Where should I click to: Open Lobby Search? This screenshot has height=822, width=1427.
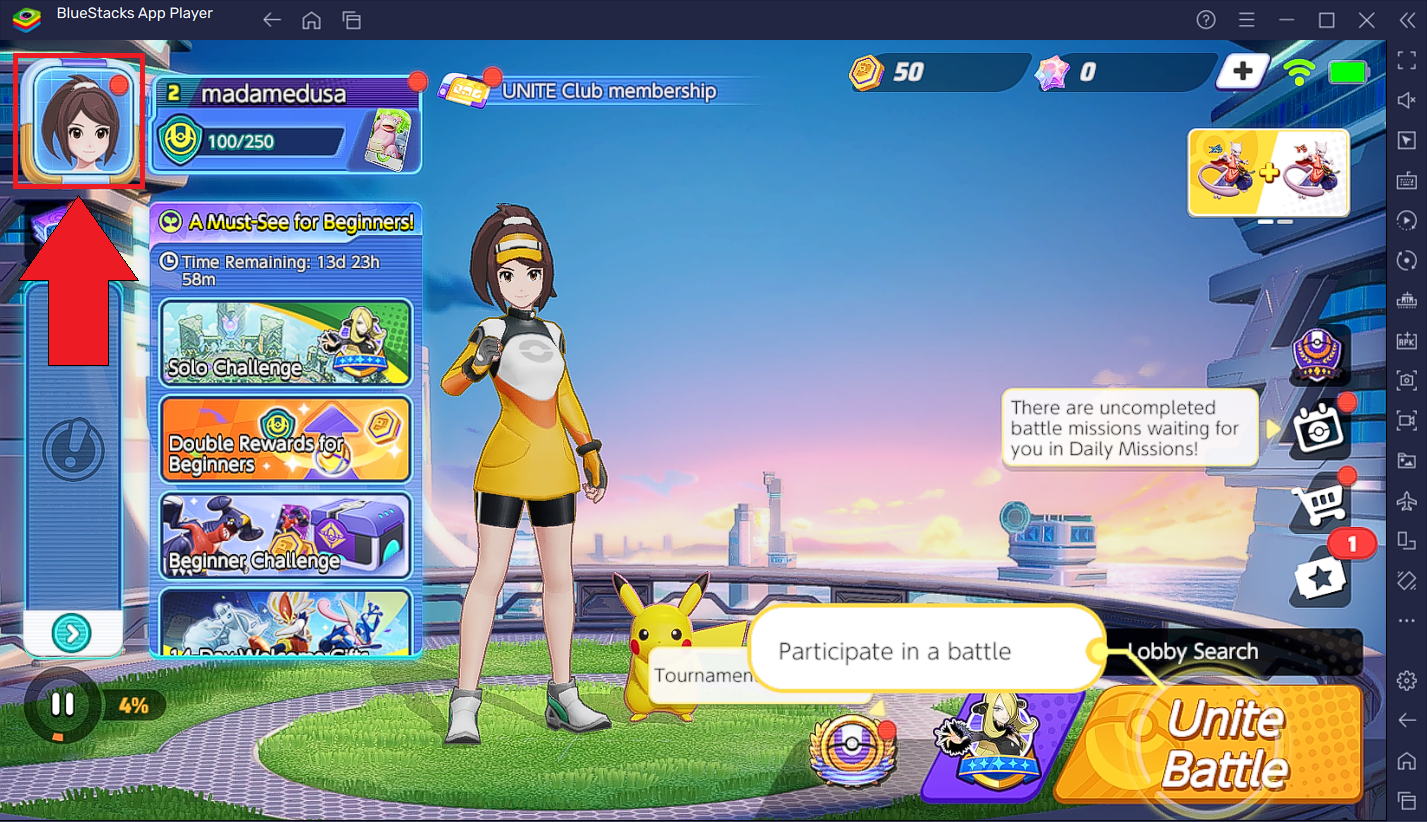pos(1195,651)
